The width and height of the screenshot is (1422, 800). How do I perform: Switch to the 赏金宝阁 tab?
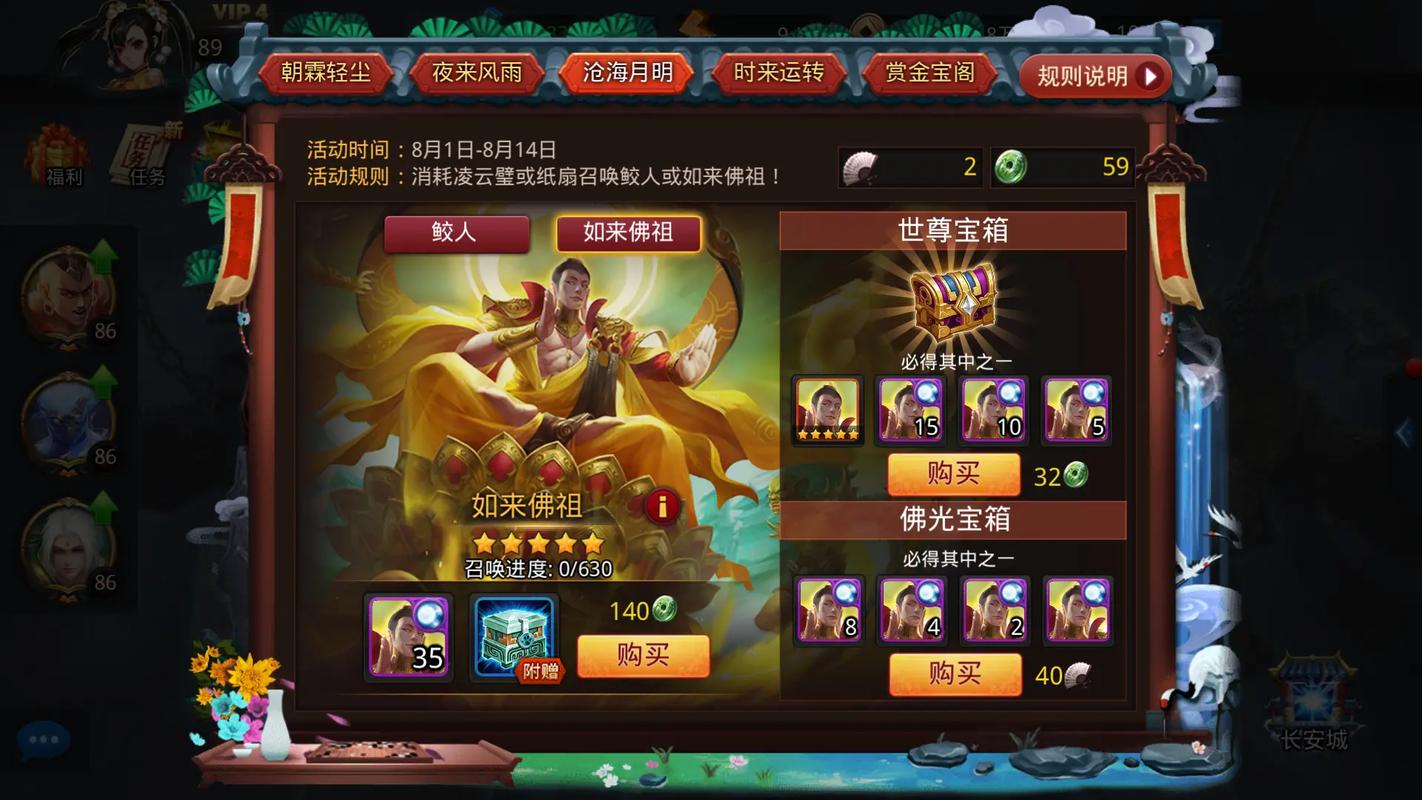[928, 72]
